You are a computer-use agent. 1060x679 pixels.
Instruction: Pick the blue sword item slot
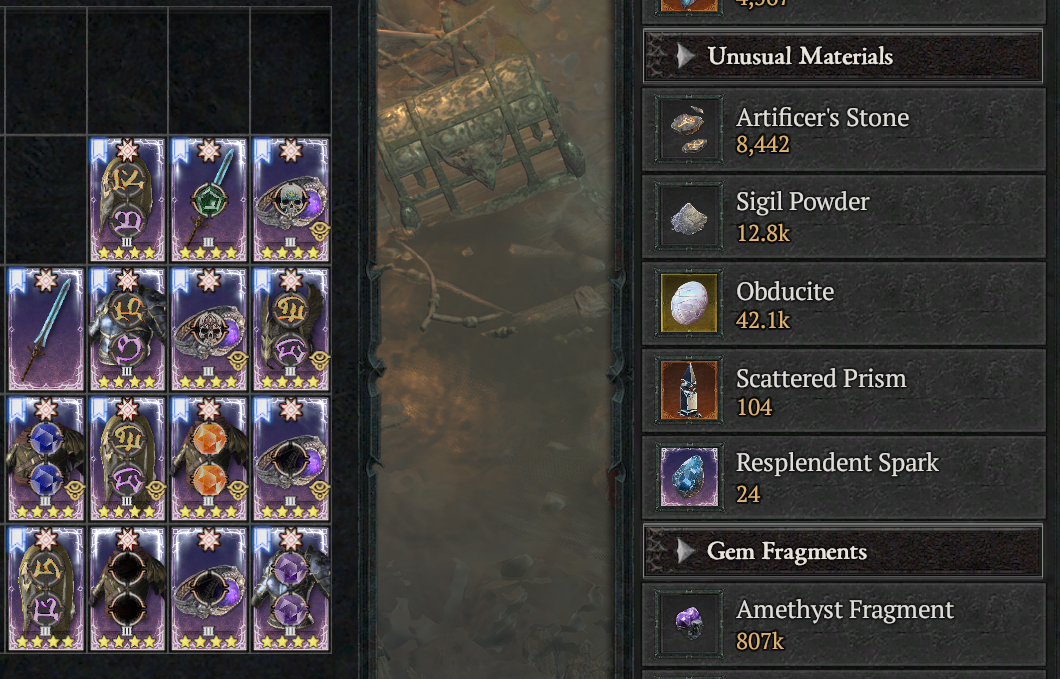pos(46,329)
